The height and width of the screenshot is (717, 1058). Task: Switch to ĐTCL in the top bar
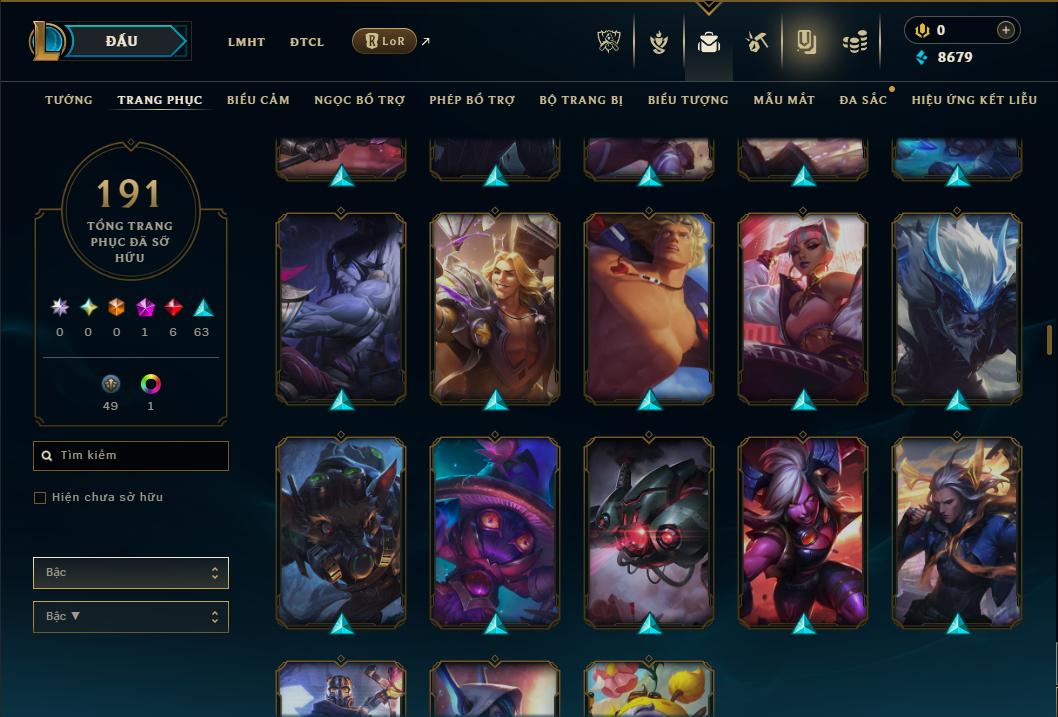point(307,42)
